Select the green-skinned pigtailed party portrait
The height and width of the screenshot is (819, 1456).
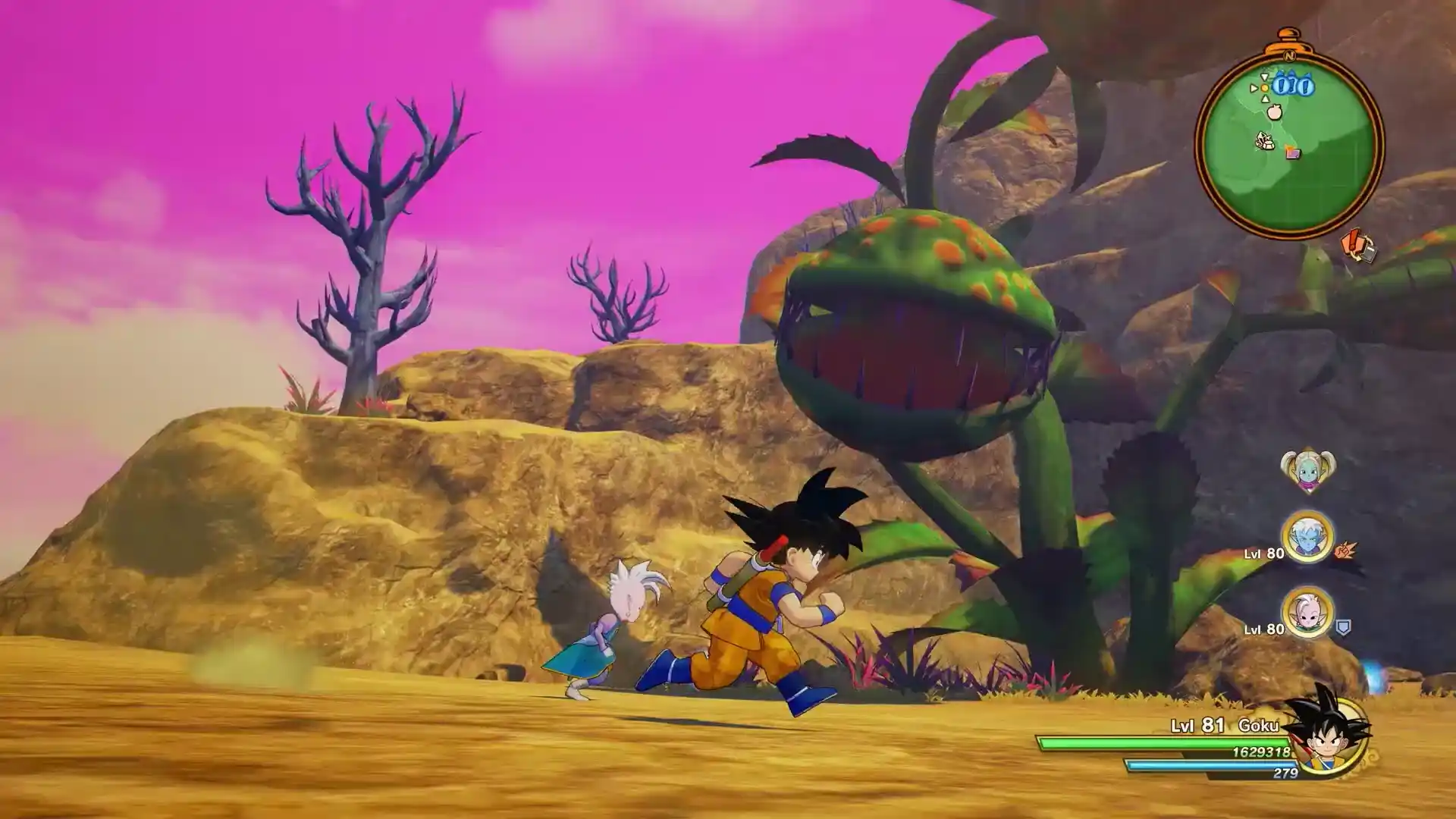coord(1307,470)
